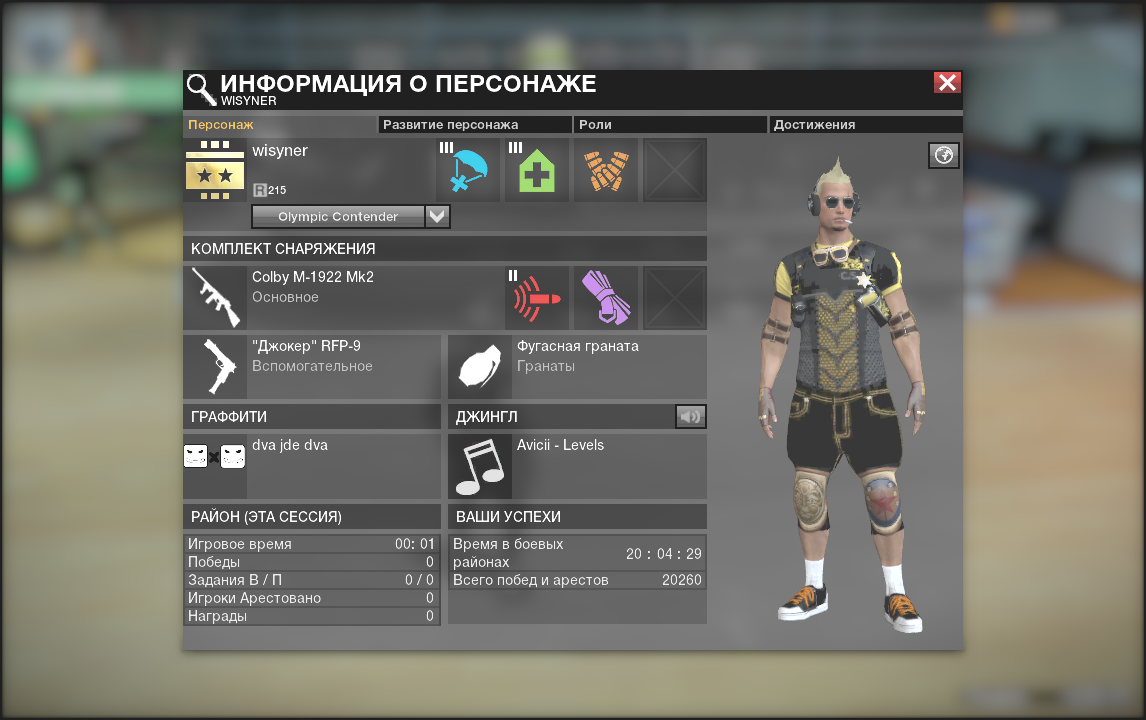This screenshot has height=720, width=1146.
Task: Select the Фугасная граната grenade slot
Action: tap(480, 366)
